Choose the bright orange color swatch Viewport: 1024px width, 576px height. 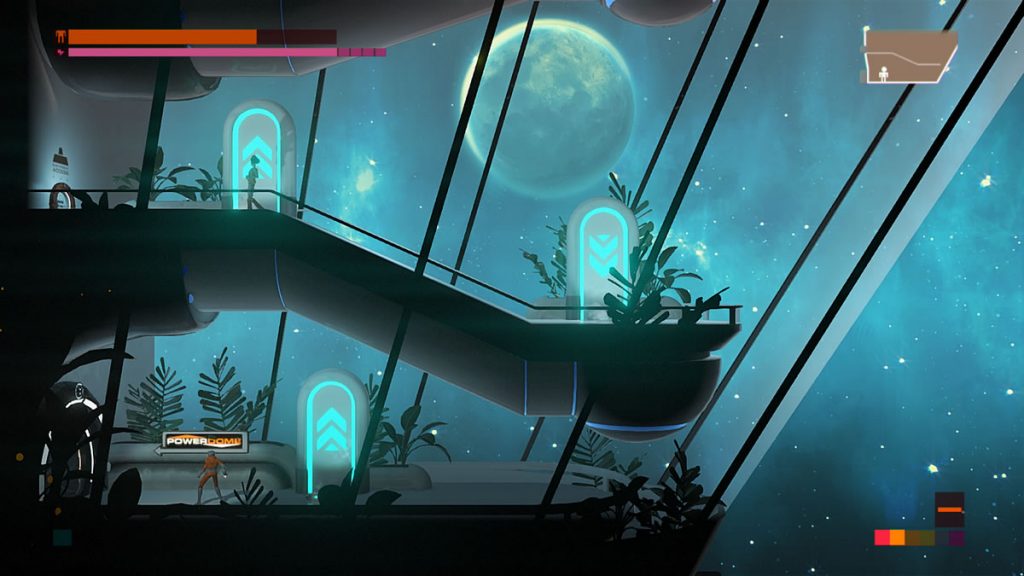(897, 538)
